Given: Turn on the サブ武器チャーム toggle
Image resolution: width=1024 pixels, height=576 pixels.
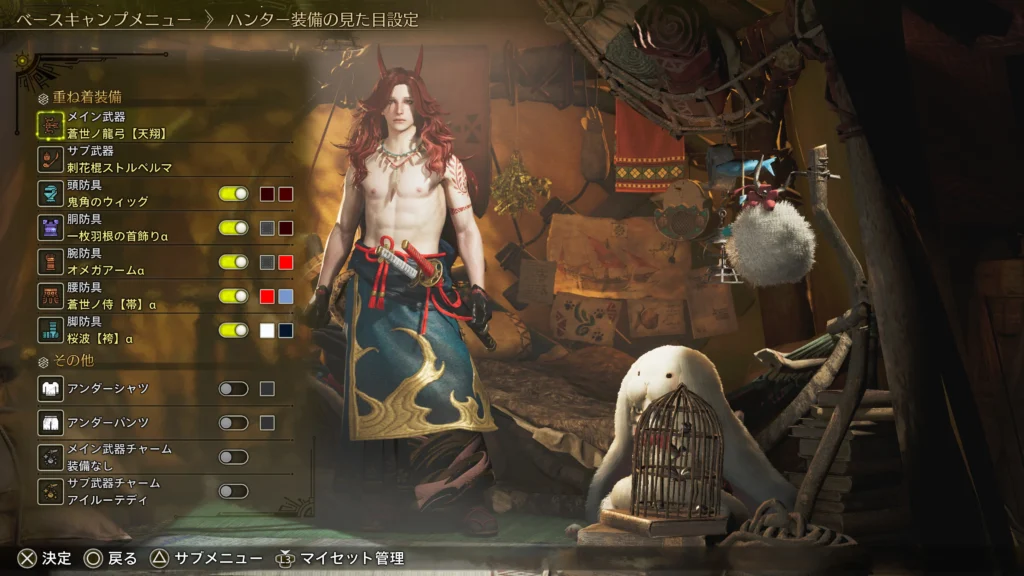Looking at the screenshot, I should click(x=233, y=491).
